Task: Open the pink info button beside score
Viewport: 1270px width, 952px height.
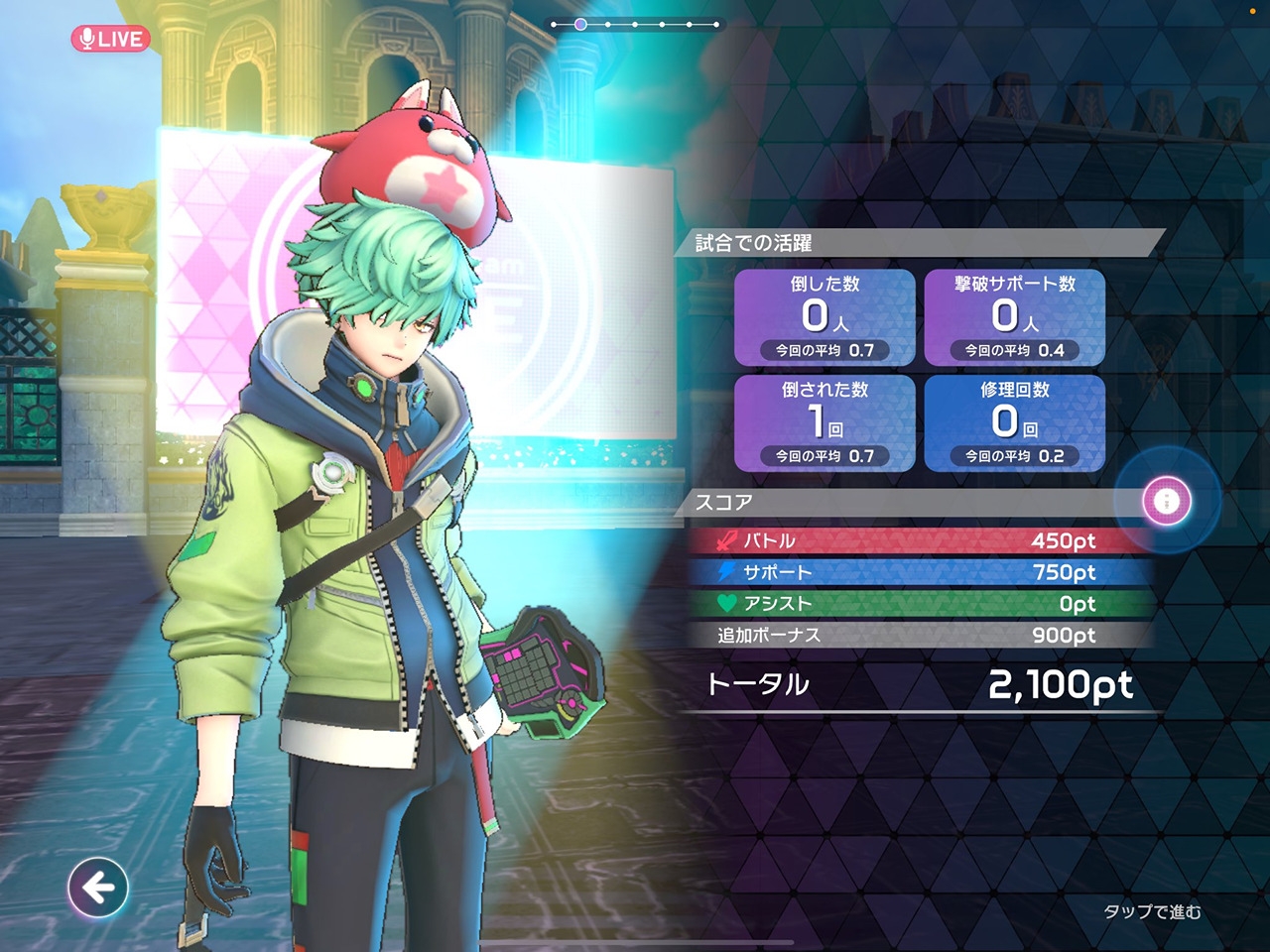Action: pos(1167,500)
